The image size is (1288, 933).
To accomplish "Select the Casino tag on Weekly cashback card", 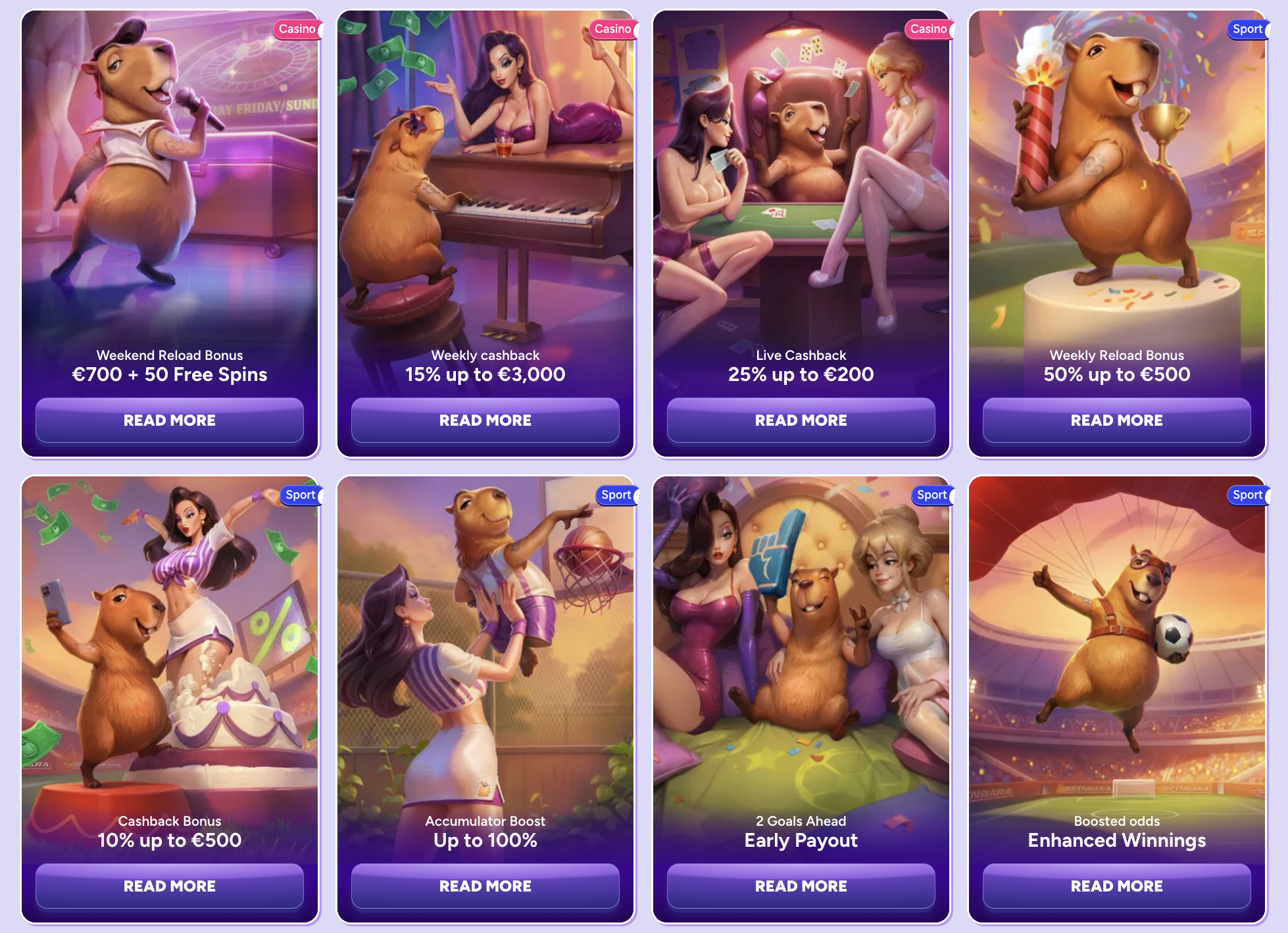I will coord(612,29).
